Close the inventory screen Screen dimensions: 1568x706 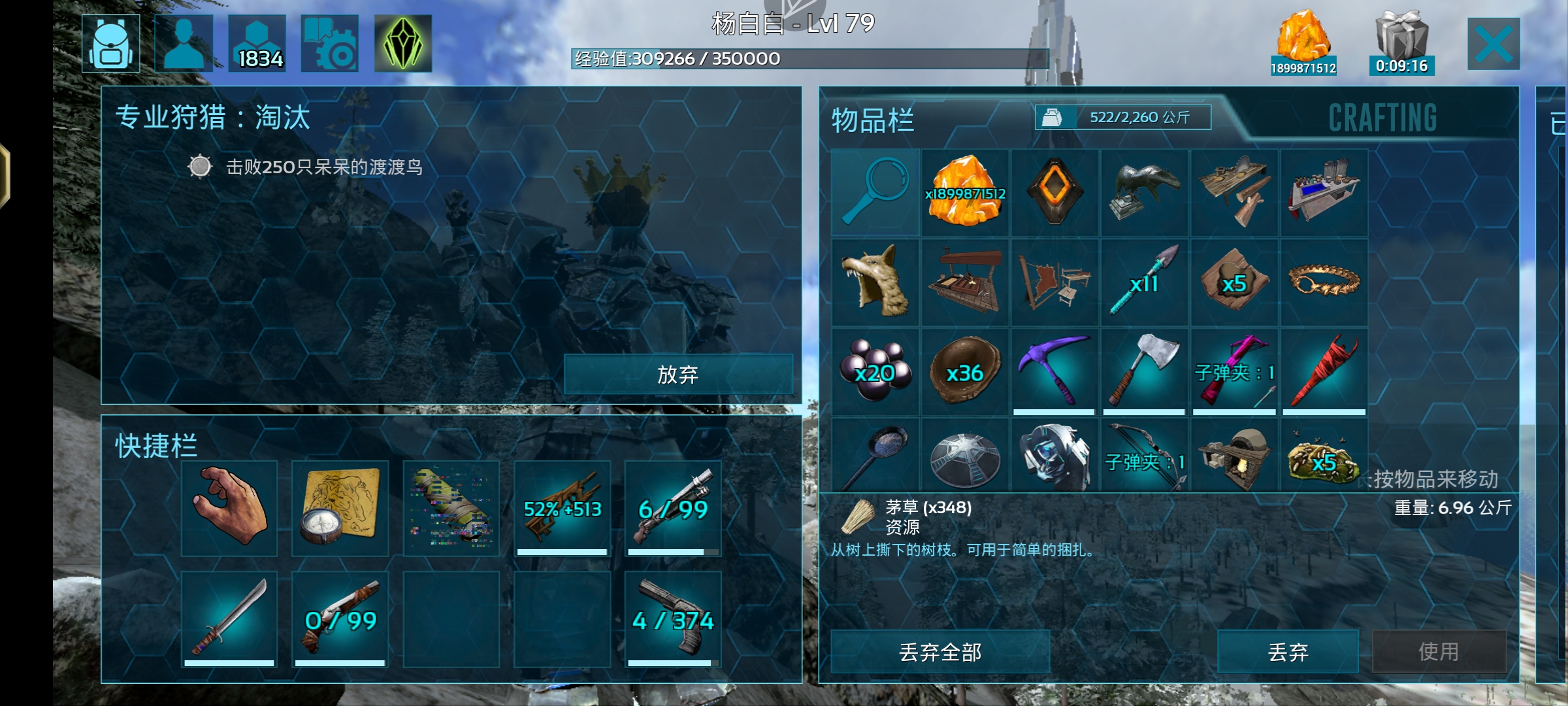coord(1493,44)
